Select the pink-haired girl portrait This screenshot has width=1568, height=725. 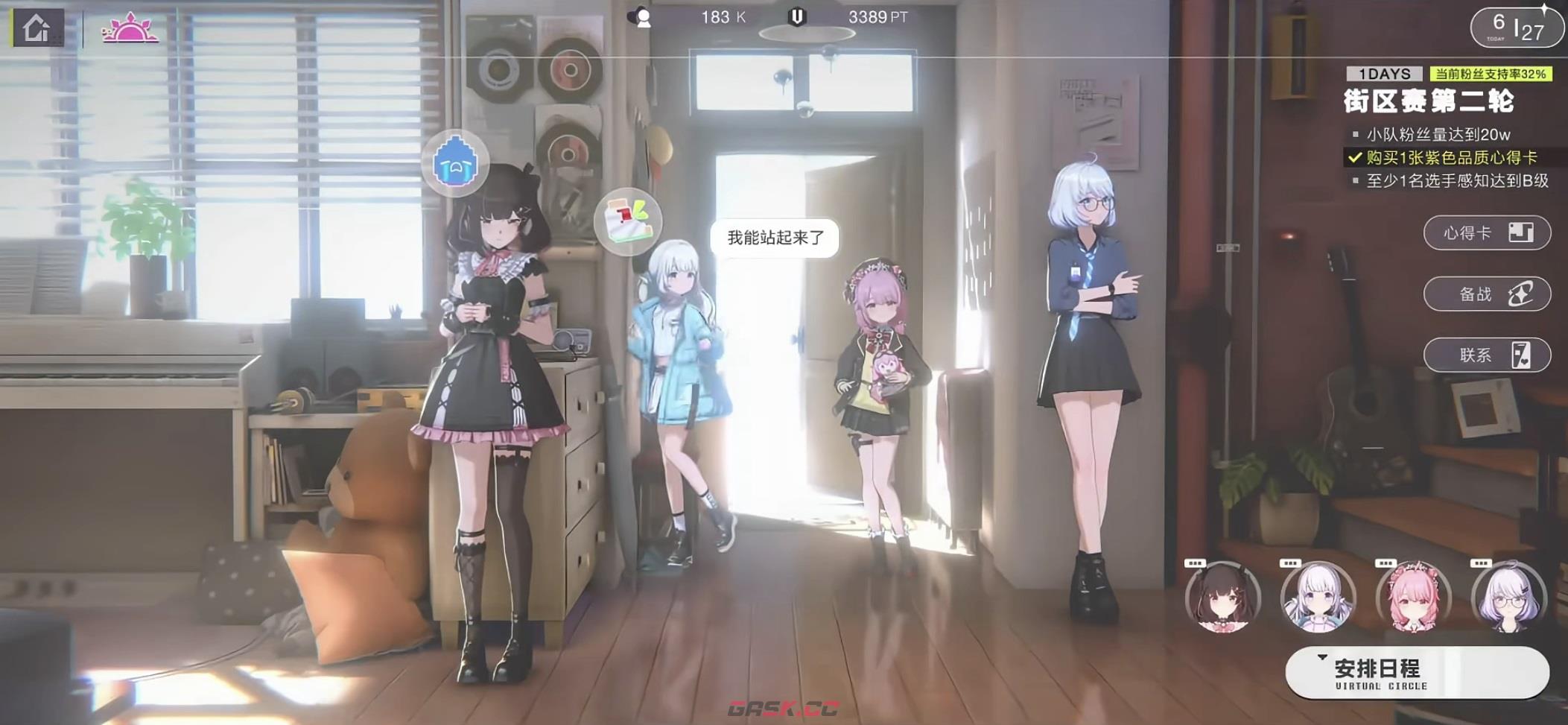click(x=1412, y=598)
